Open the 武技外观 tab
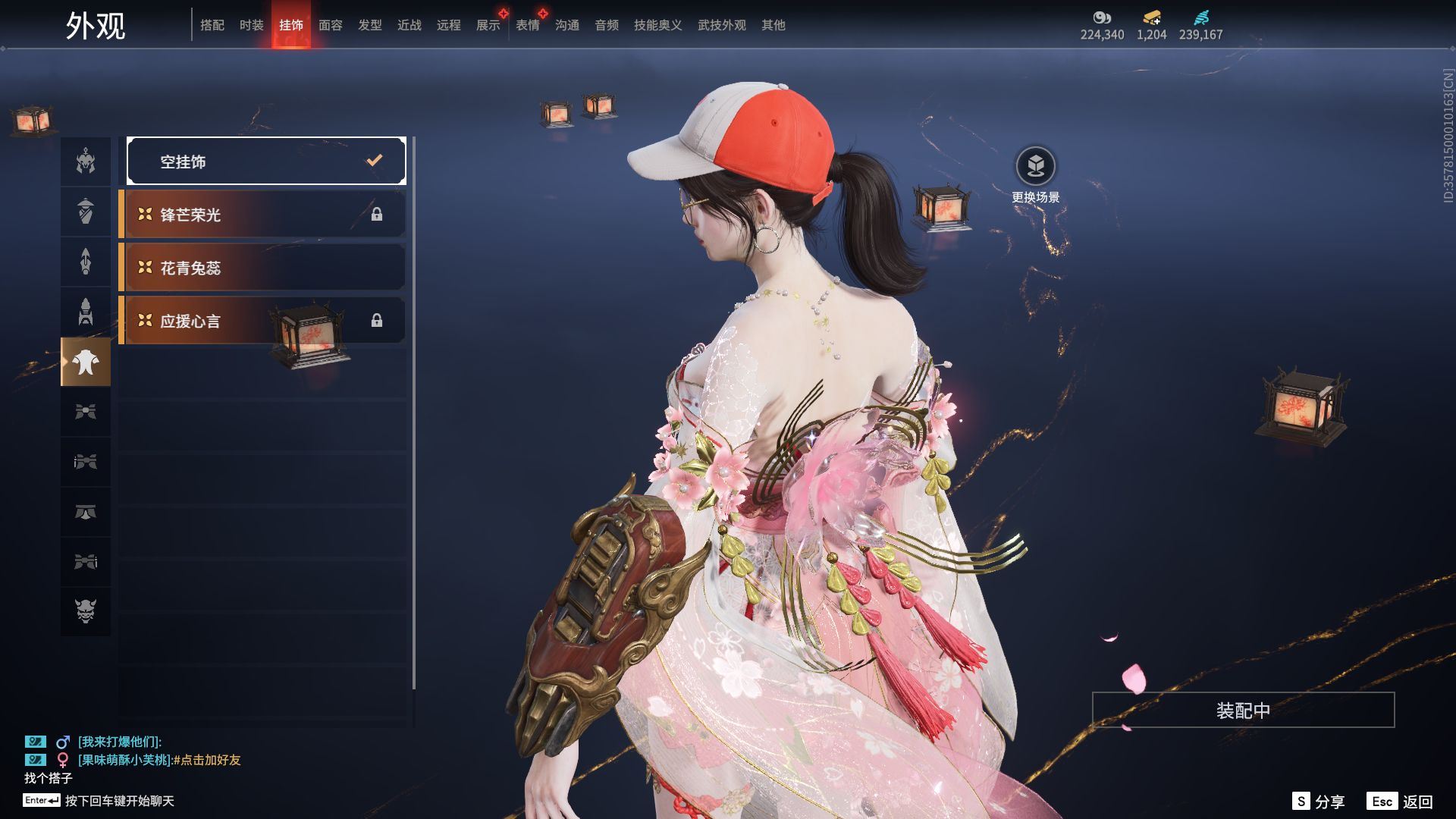1456x819 pixels. click(722, 25)
